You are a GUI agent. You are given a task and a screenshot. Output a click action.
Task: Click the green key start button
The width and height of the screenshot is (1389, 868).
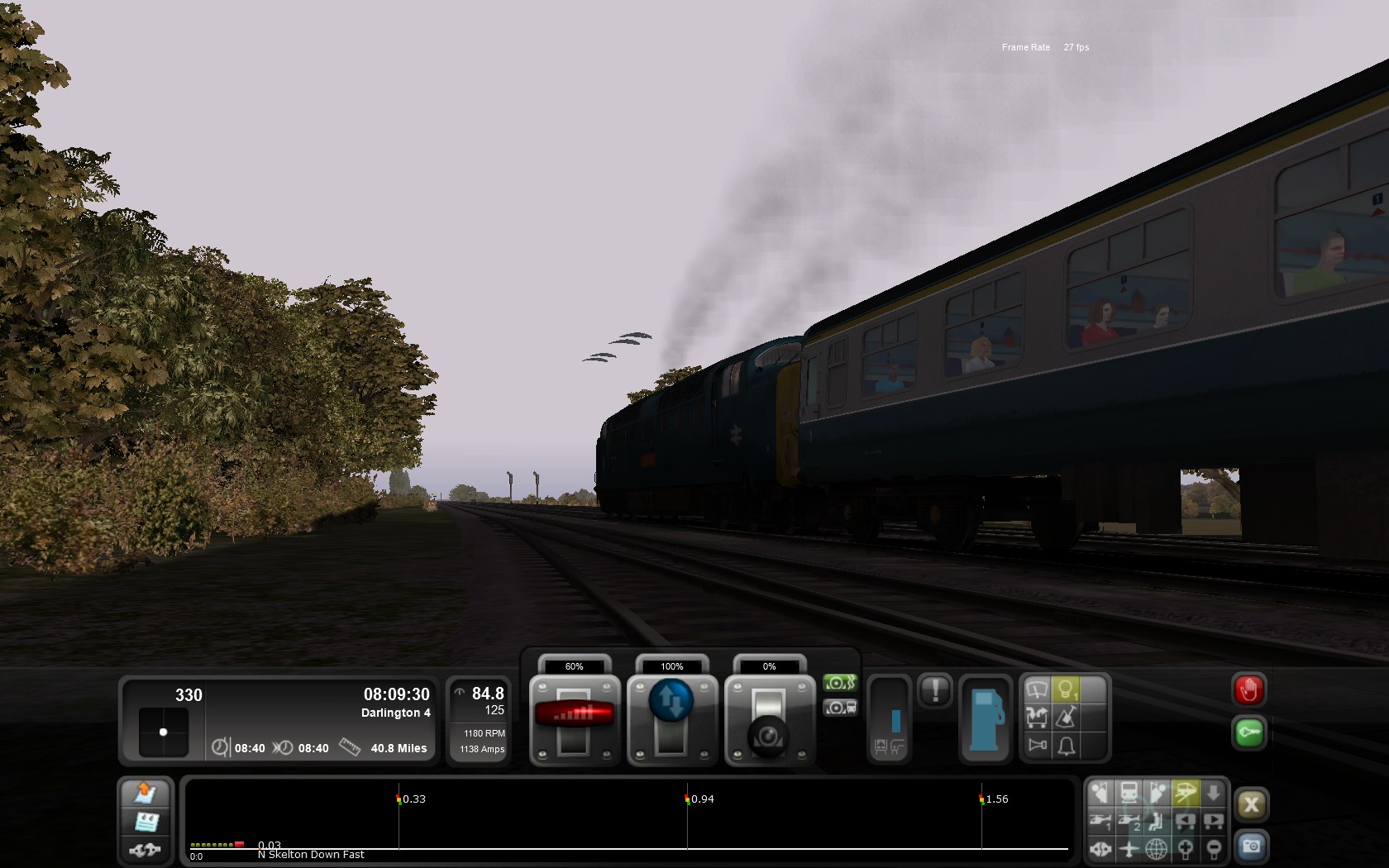point(1248,733)
